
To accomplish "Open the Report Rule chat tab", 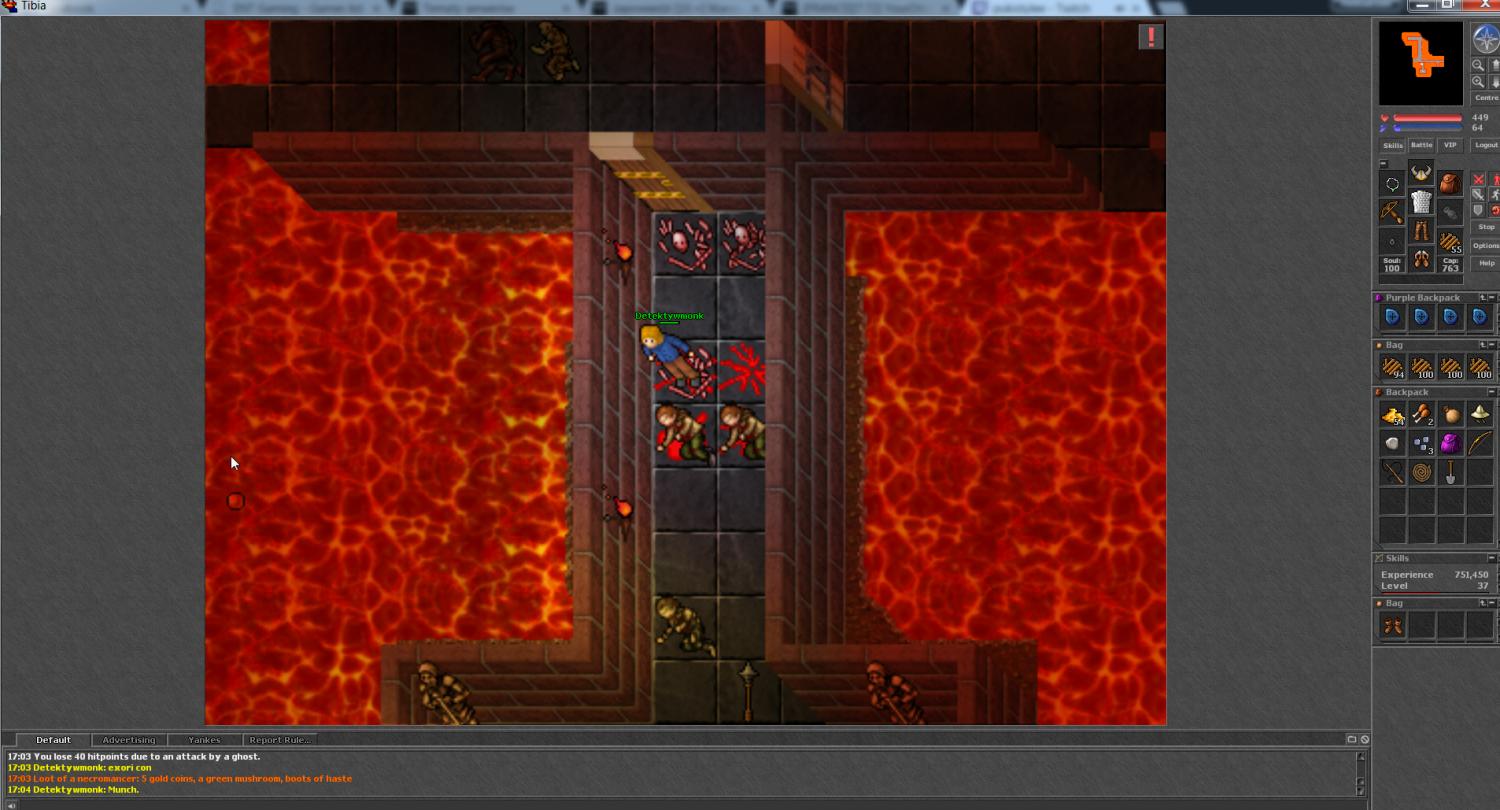I will pyautogui.click(x=280, y=740).
